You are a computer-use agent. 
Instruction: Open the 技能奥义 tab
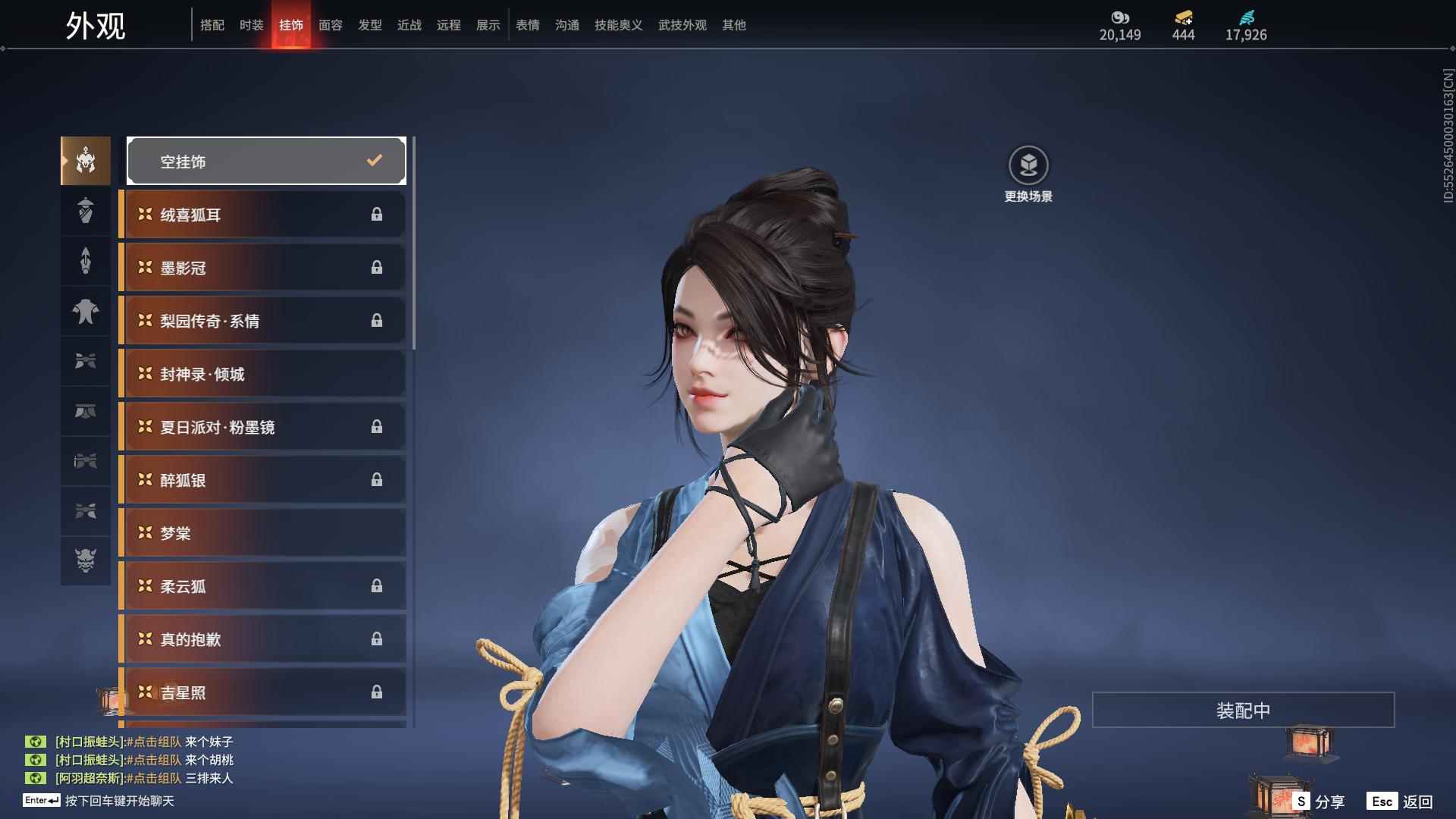pyautogui.click(x=619, y=25)
